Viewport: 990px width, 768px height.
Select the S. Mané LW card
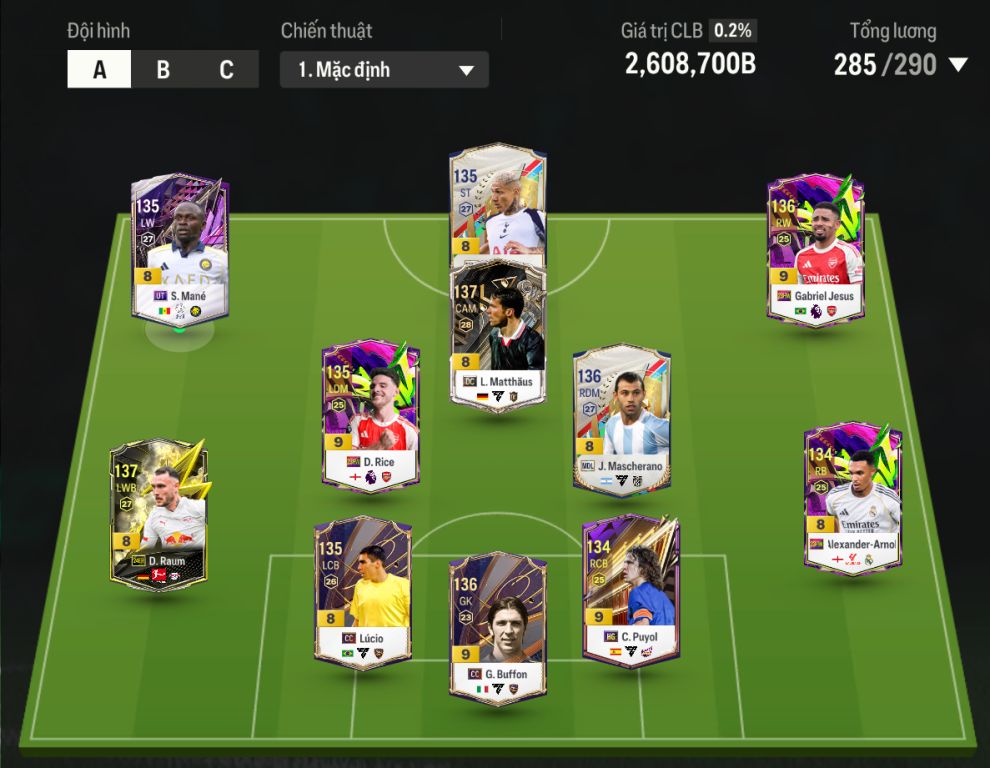tap(180, 250)
